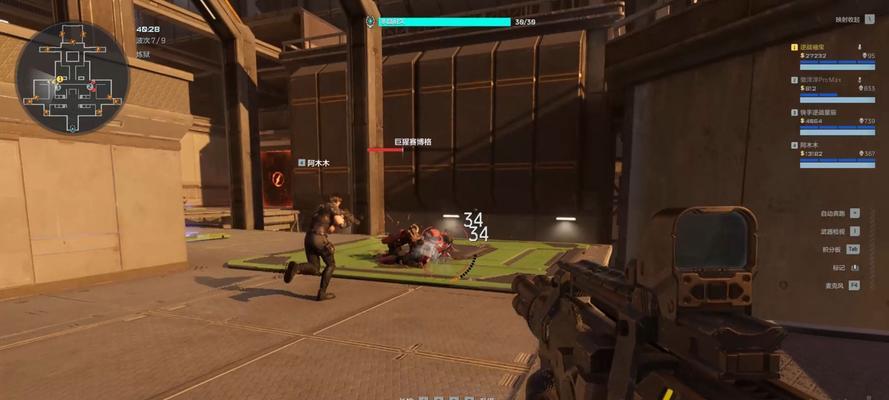The height and width of the screenshot is (400, 889).
Task: Select the first-ranked teammate row in squad list
Action: (833, 56)
